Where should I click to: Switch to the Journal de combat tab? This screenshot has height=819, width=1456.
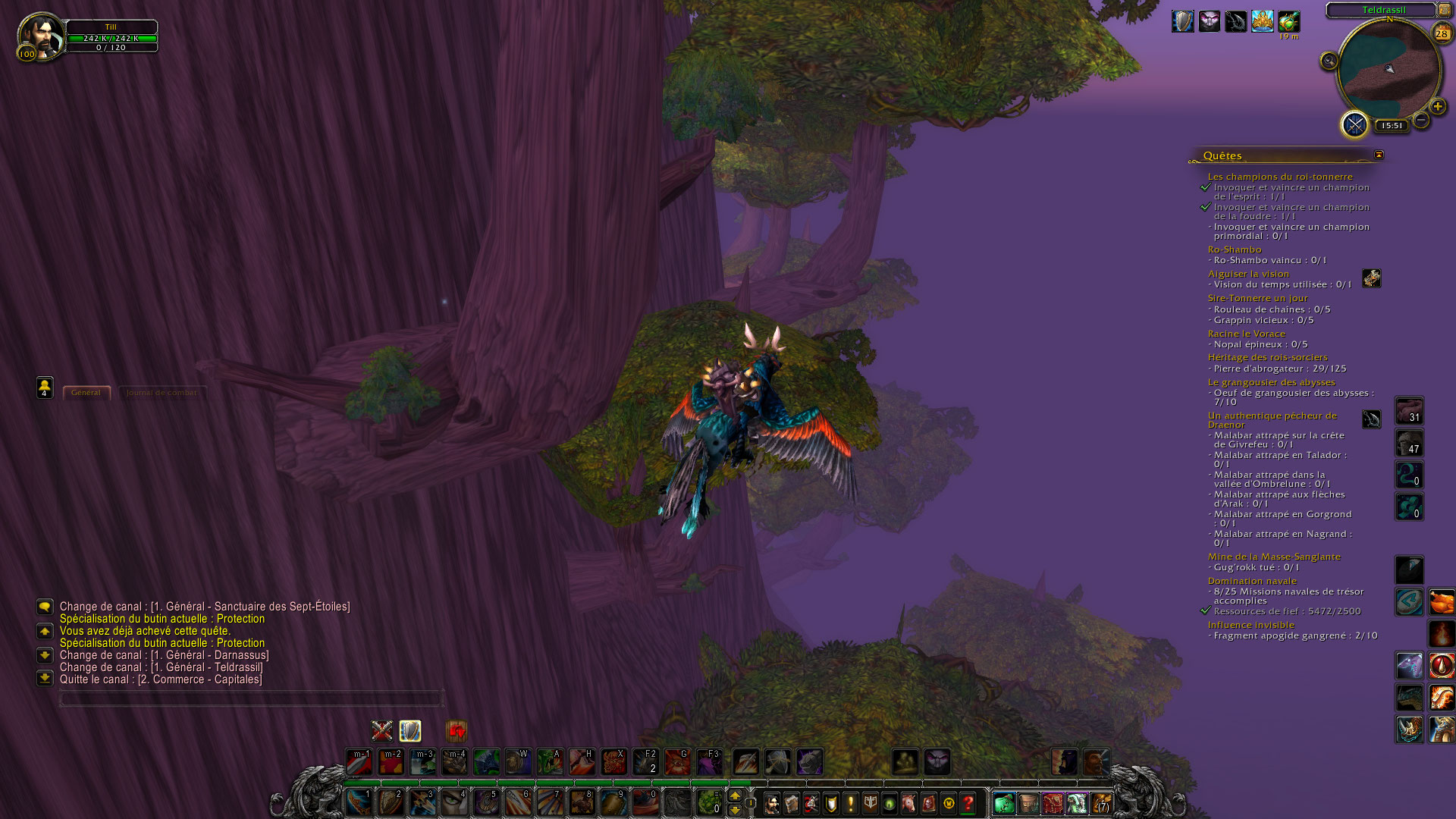click(162, 393)
